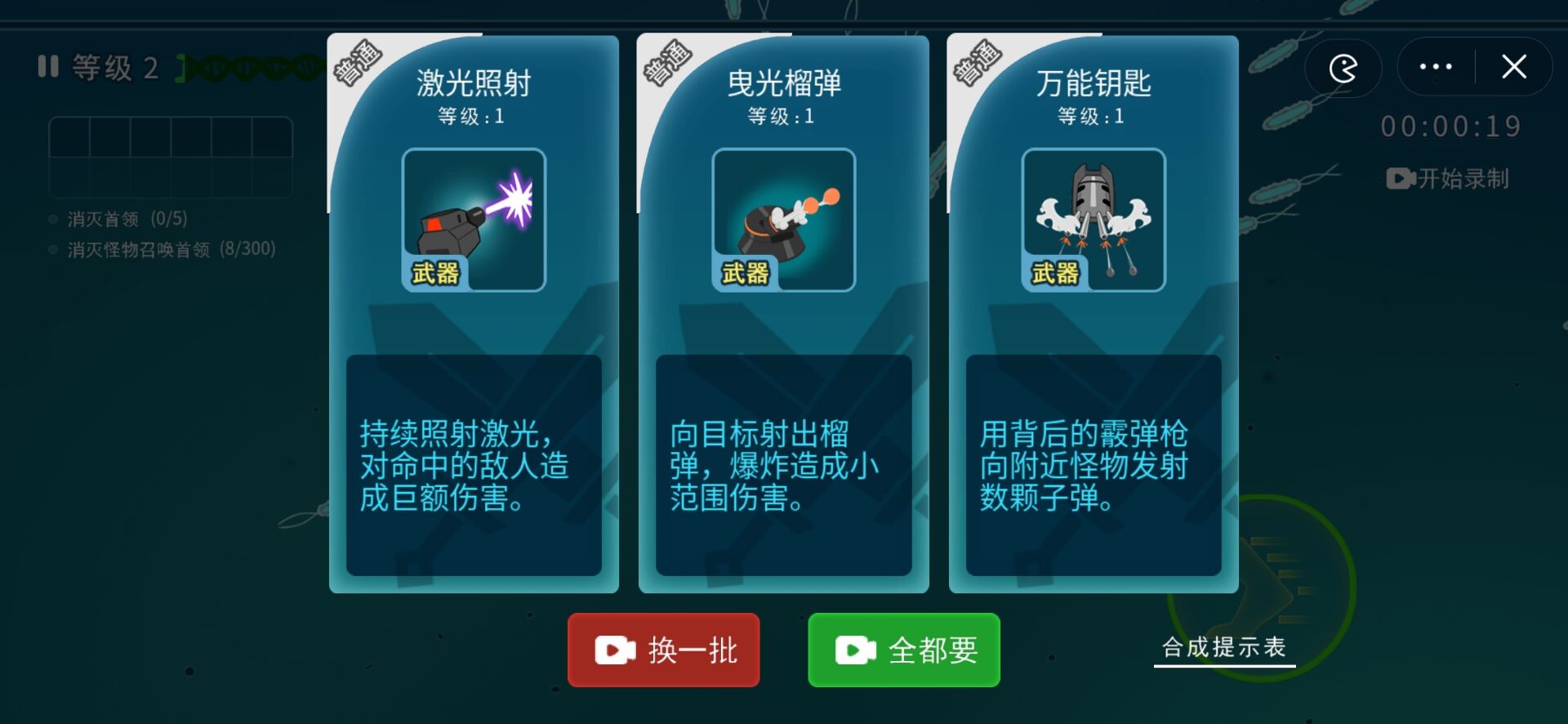Click the camera icon inside the 全都要 button

(x=854, y=650)
